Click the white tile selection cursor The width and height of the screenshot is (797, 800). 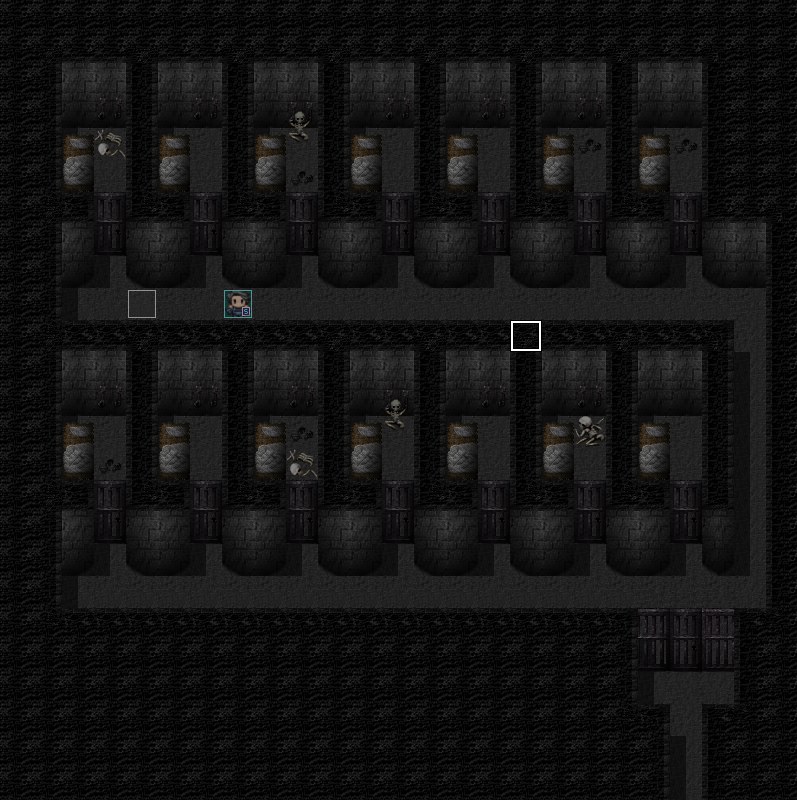[x=526, y=336]
